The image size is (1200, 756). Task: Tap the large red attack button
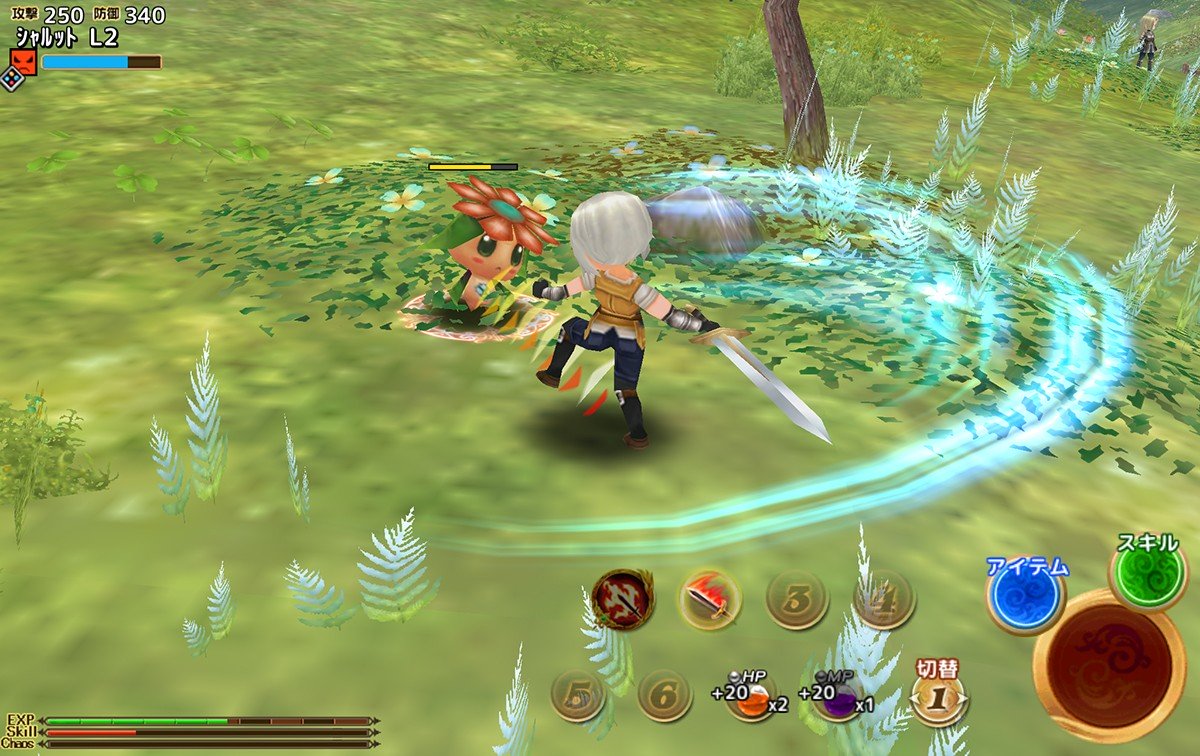coord(1110,665)
